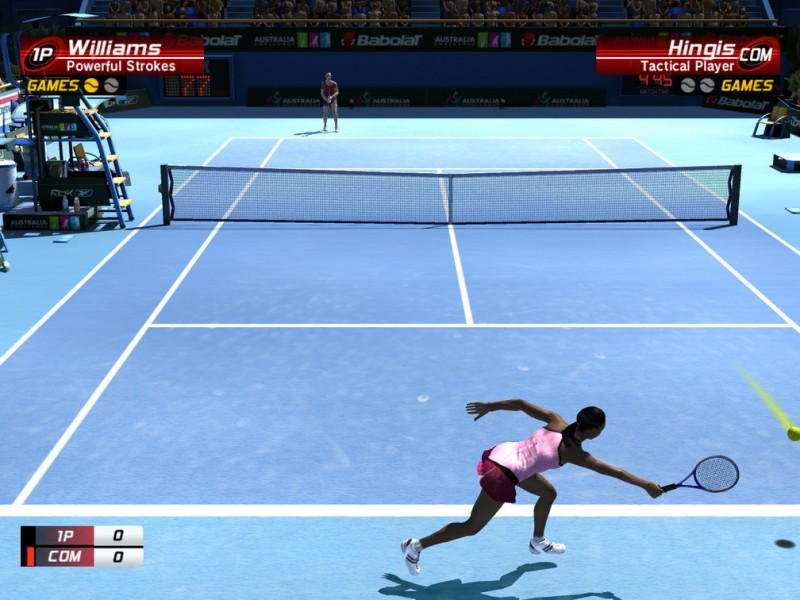Select the Williams 1P player banner

point(112,56)
